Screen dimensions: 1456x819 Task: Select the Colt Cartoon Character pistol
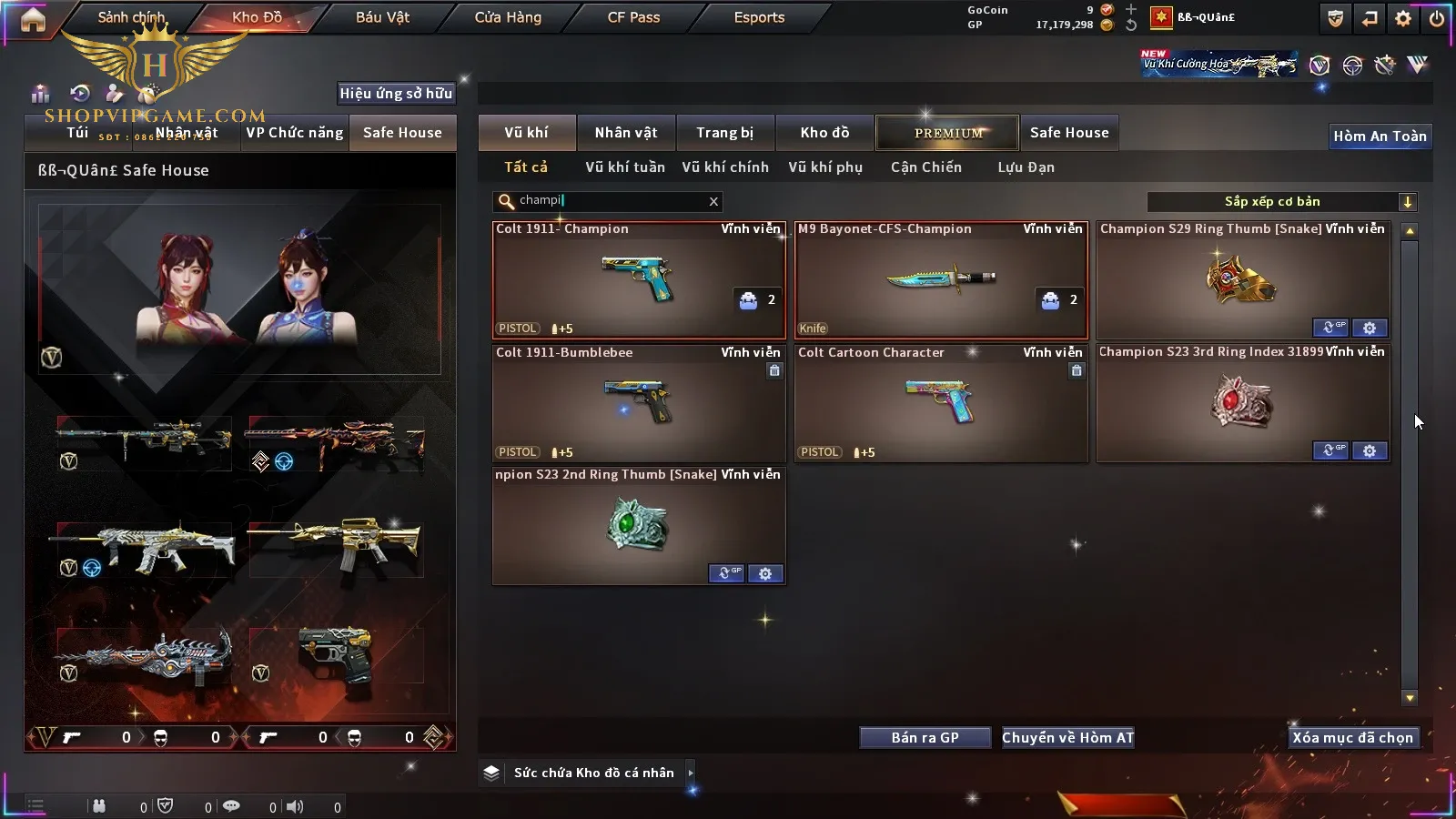tap(940, 403)
